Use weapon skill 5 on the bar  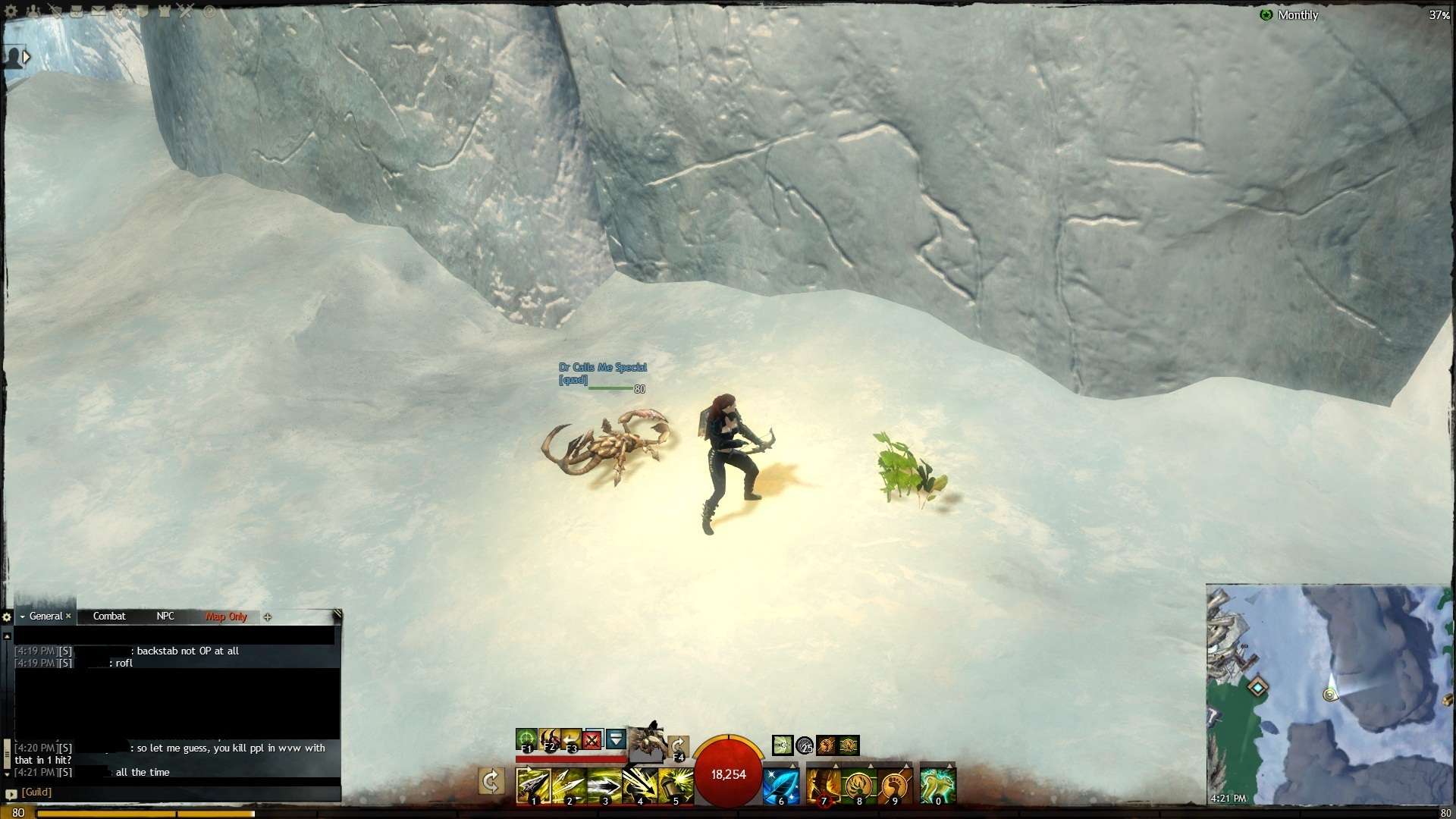point(675,786)
